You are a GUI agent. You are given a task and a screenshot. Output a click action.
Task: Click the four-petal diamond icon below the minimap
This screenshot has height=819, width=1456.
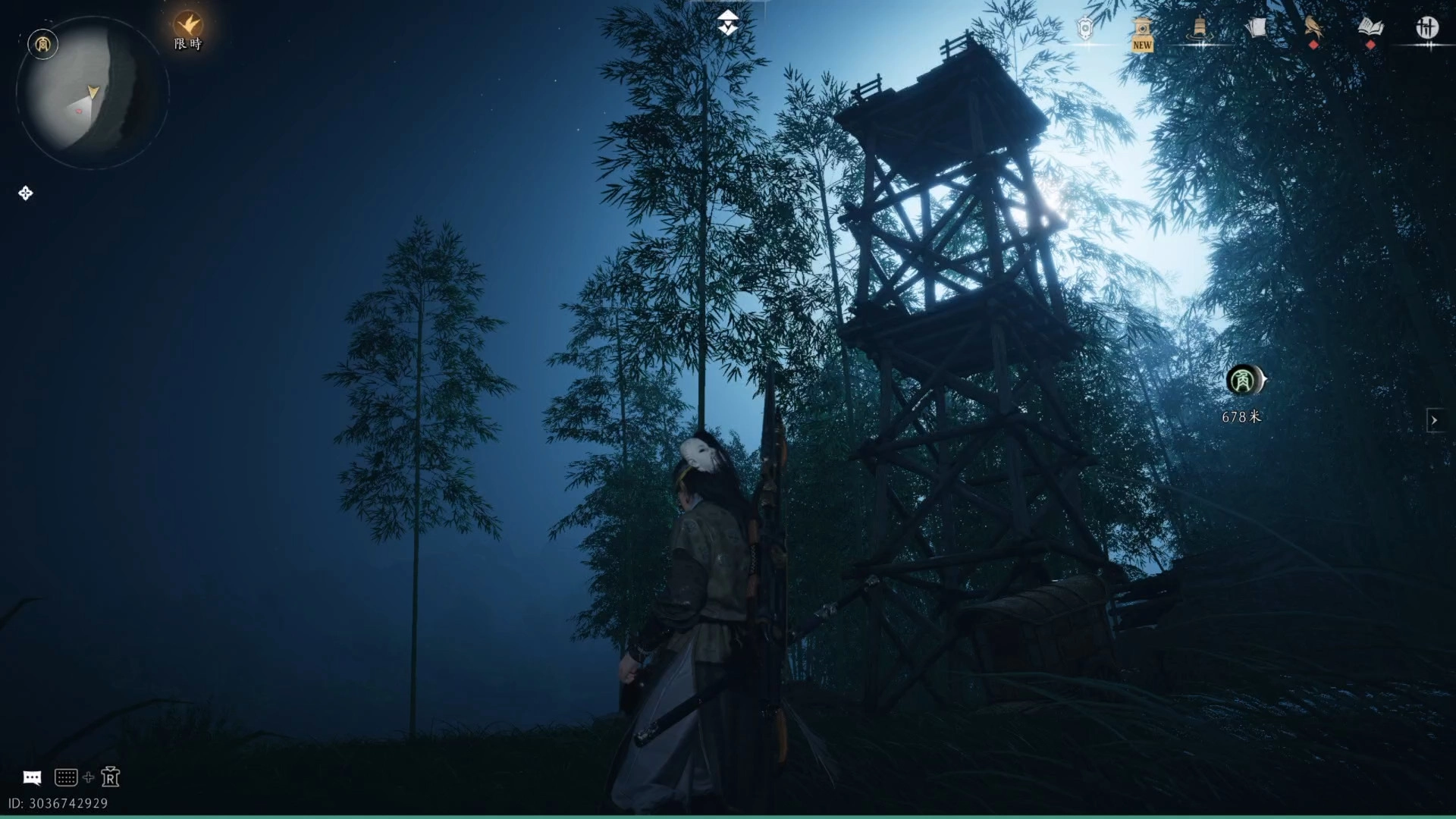click(x=25, y=193)
